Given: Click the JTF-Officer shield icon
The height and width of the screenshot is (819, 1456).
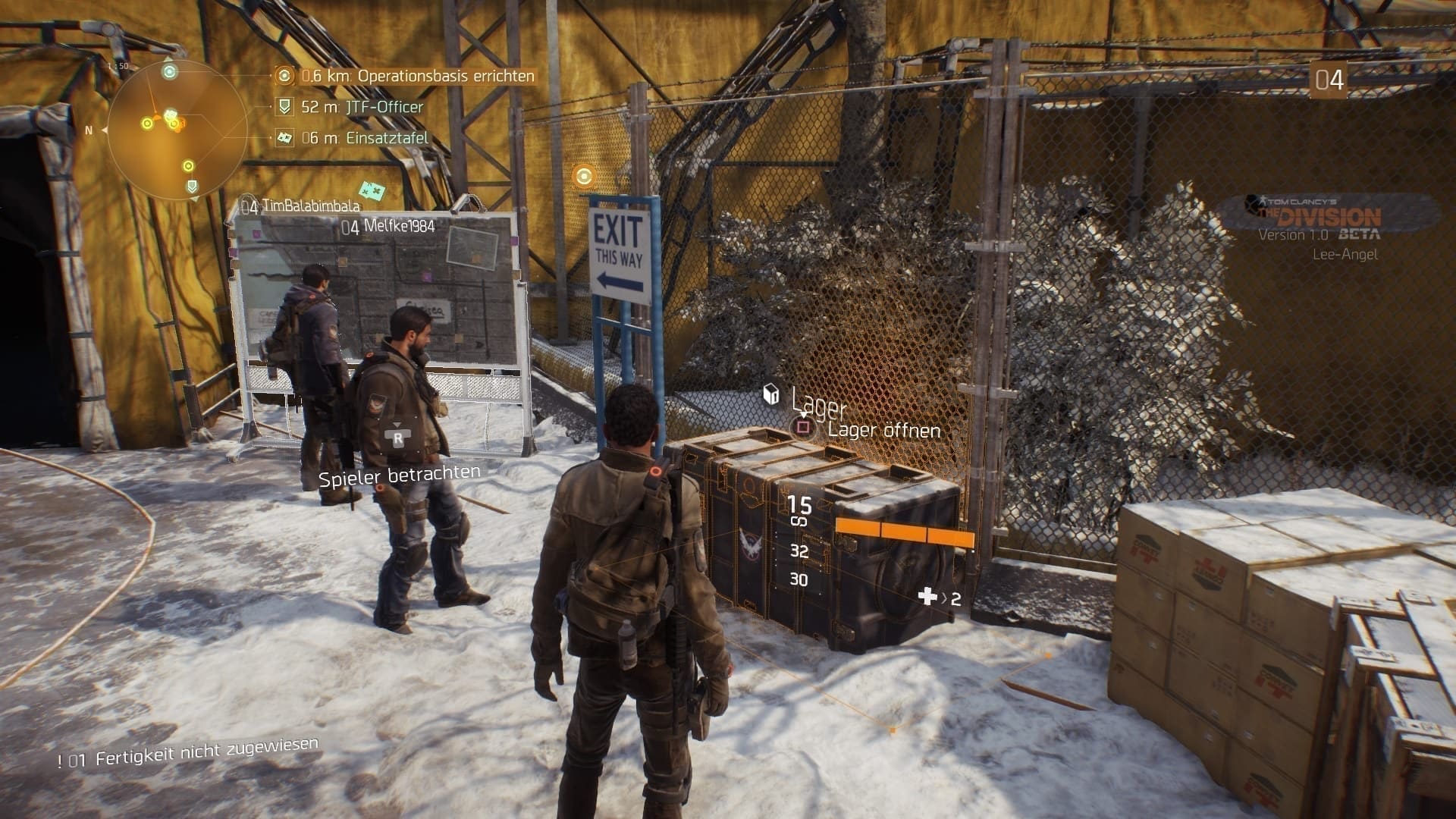Looking at the screenshot, I should click(x=284, y=108).
